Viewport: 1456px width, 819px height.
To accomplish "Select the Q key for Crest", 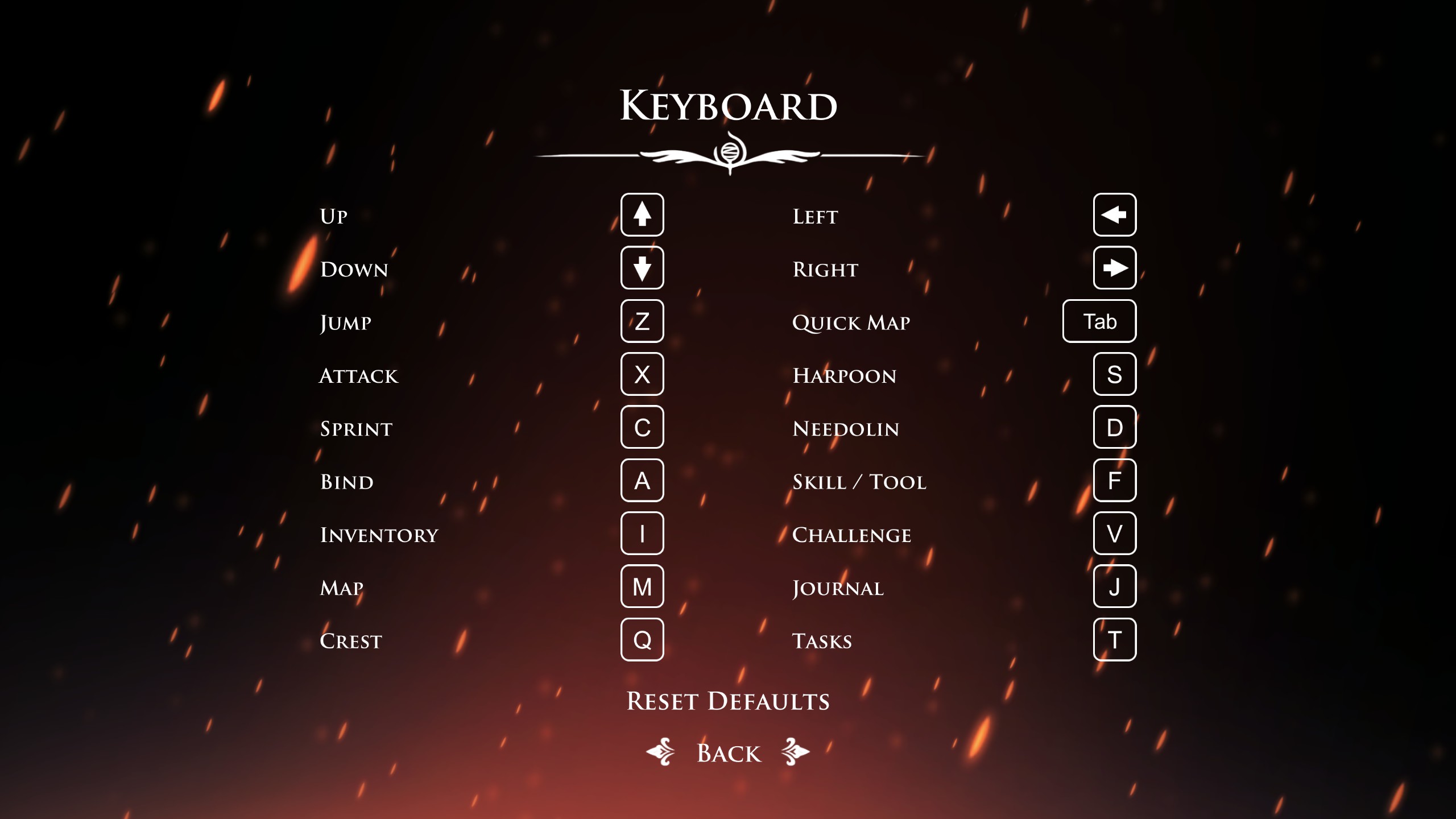I will pyautogui.click(x=642, y=639).
